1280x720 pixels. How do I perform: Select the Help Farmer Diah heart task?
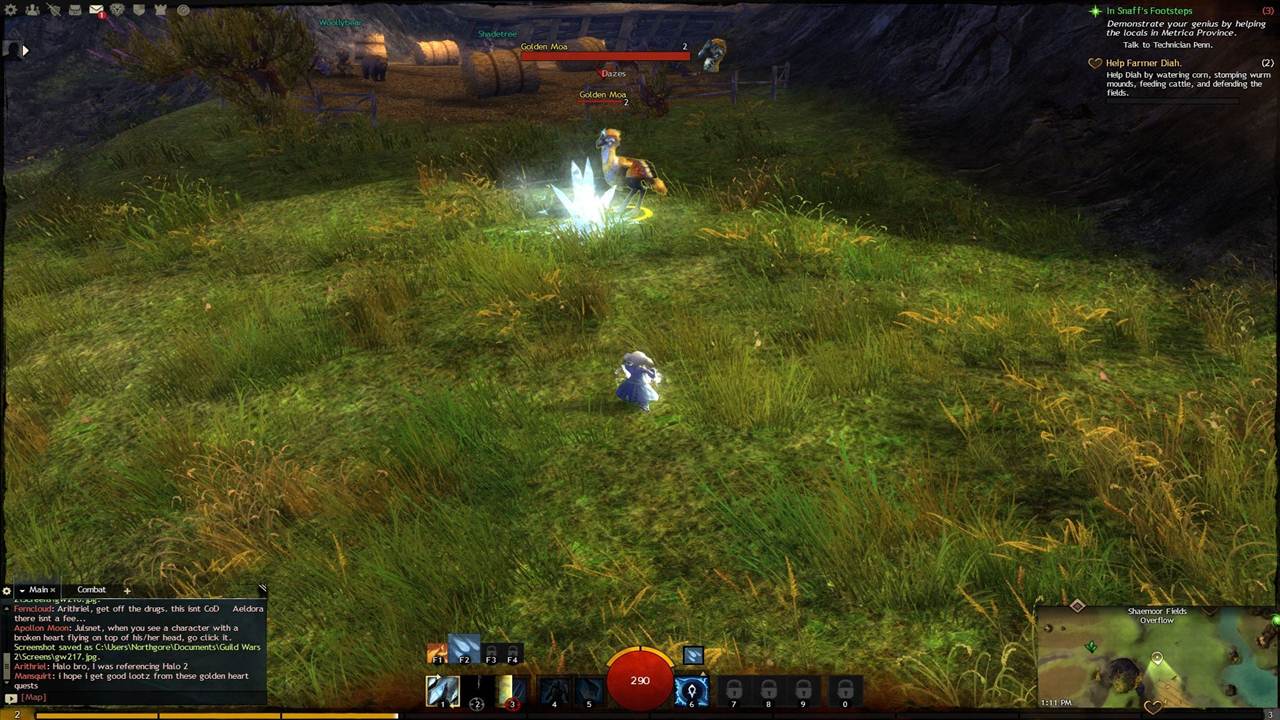pos(1143,63)
